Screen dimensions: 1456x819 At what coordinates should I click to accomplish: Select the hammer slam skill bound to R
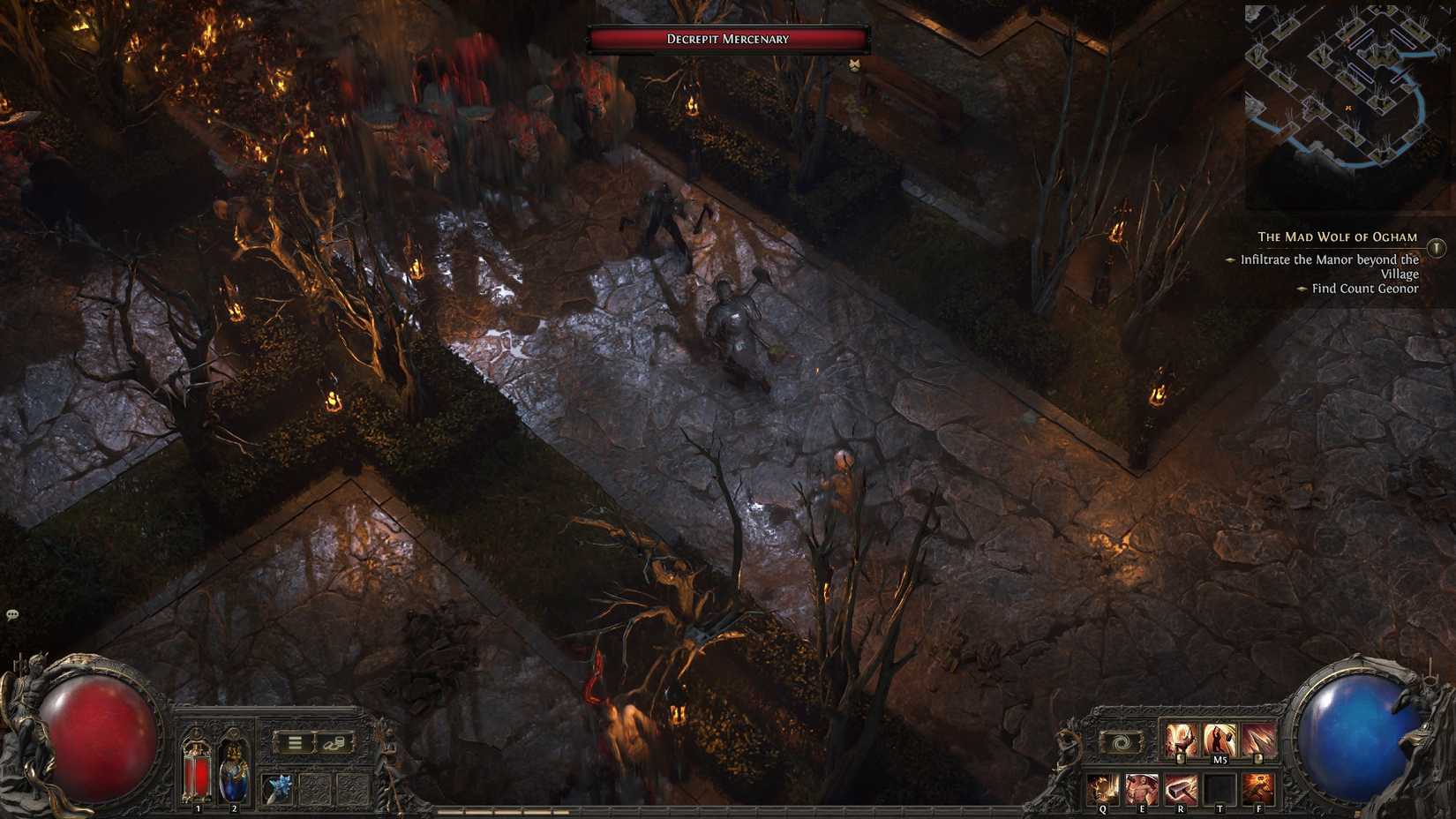[1180, 787]
